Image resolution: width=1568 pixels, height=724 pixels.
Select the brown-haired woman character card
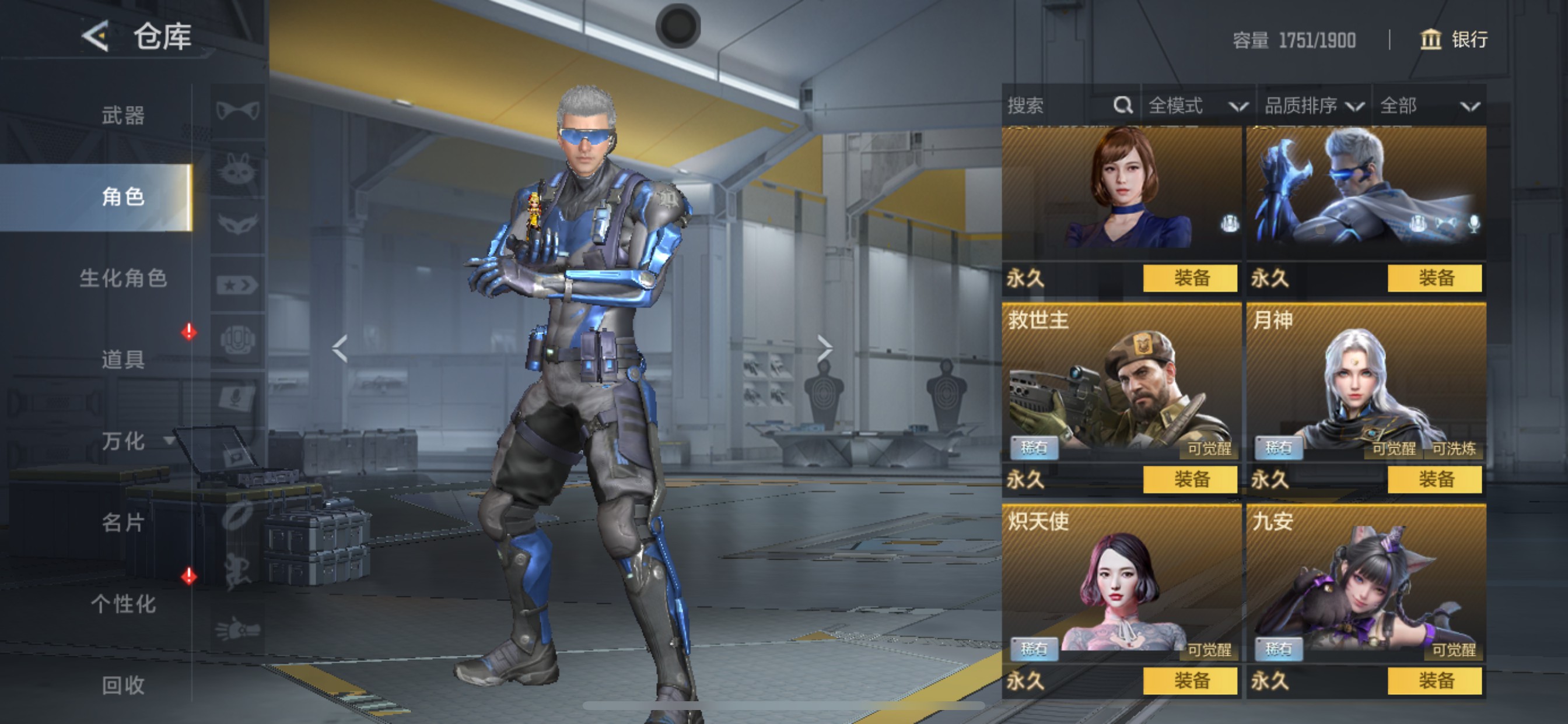(1121, 192)
